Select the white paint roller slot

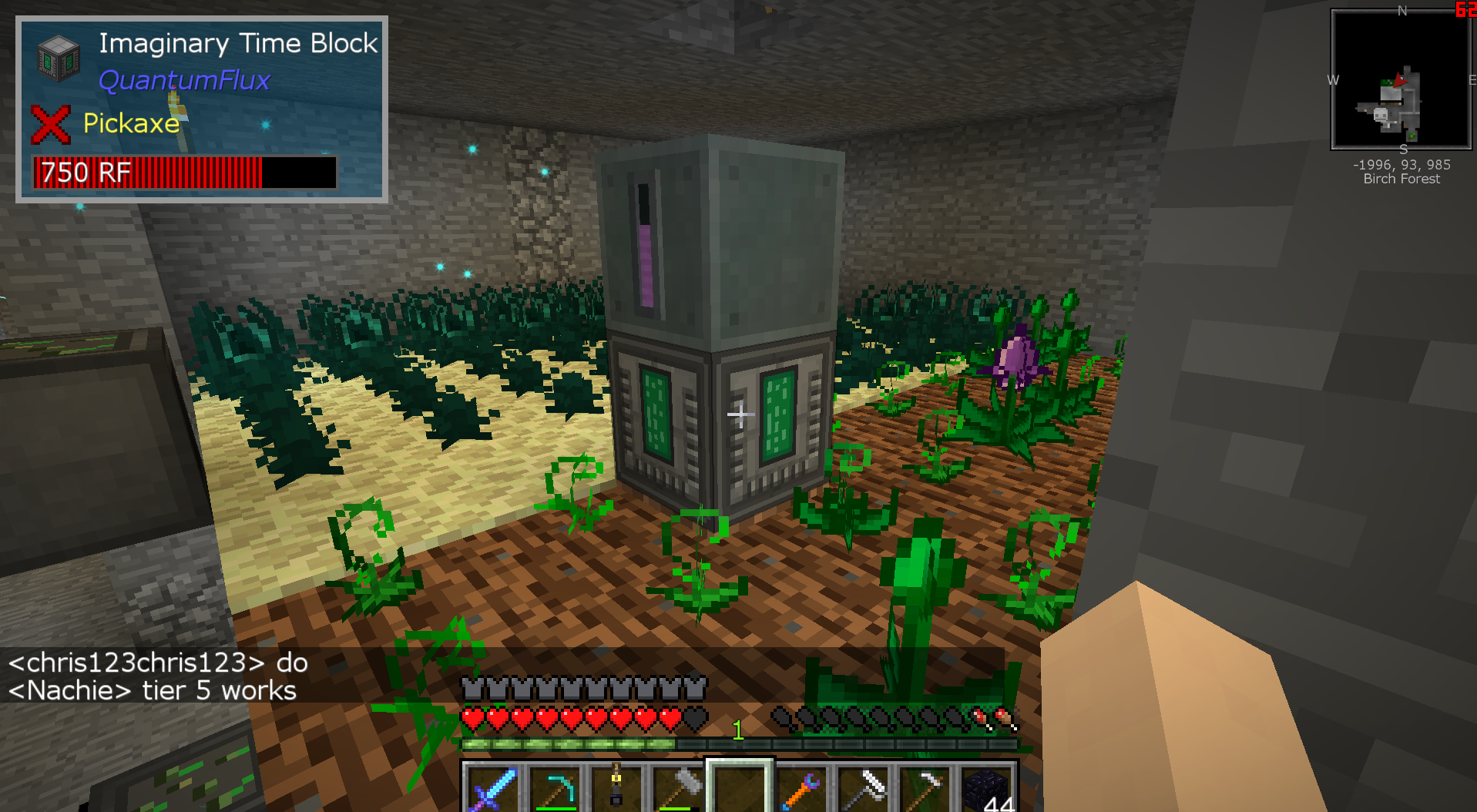coord(864,789)
